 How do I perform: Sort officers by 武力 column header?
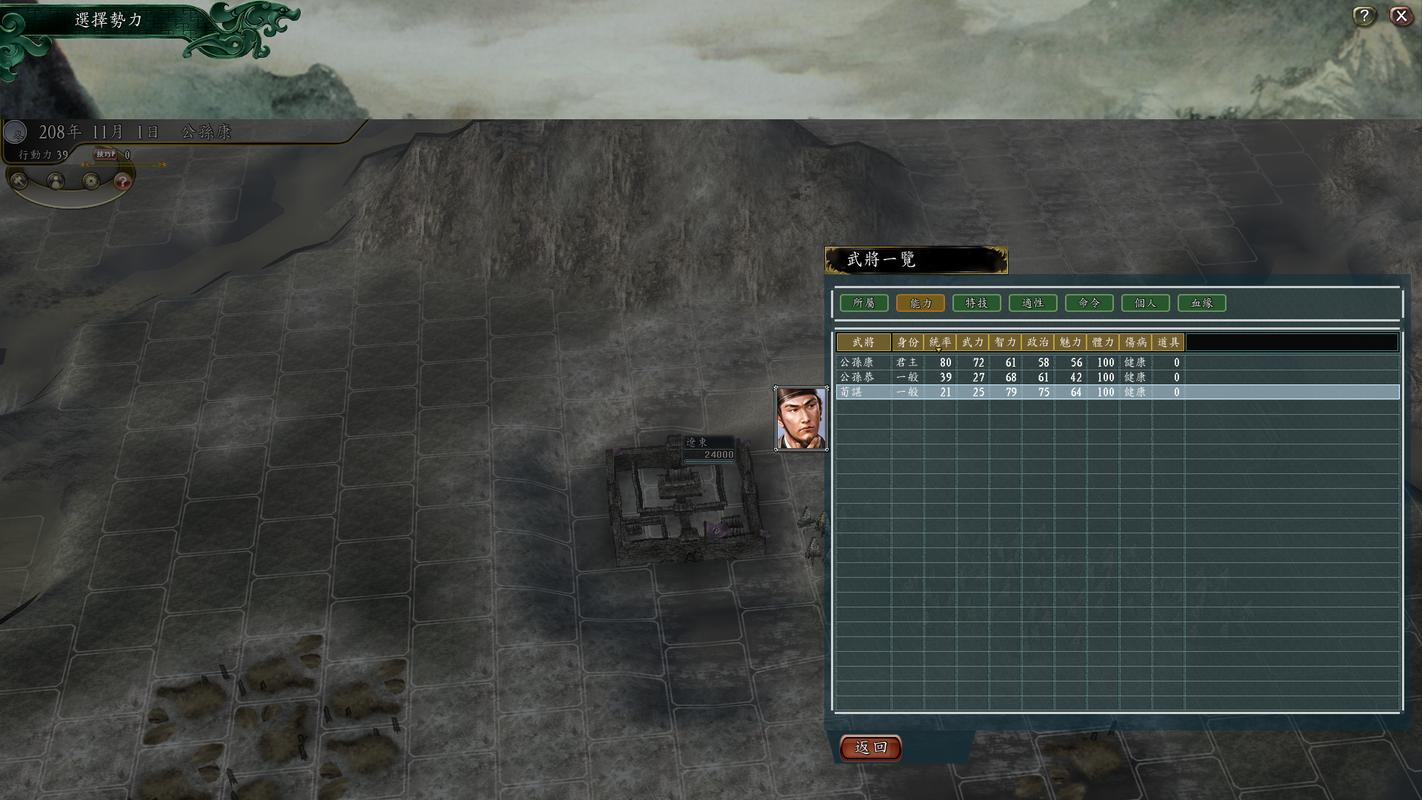point(972,342)
